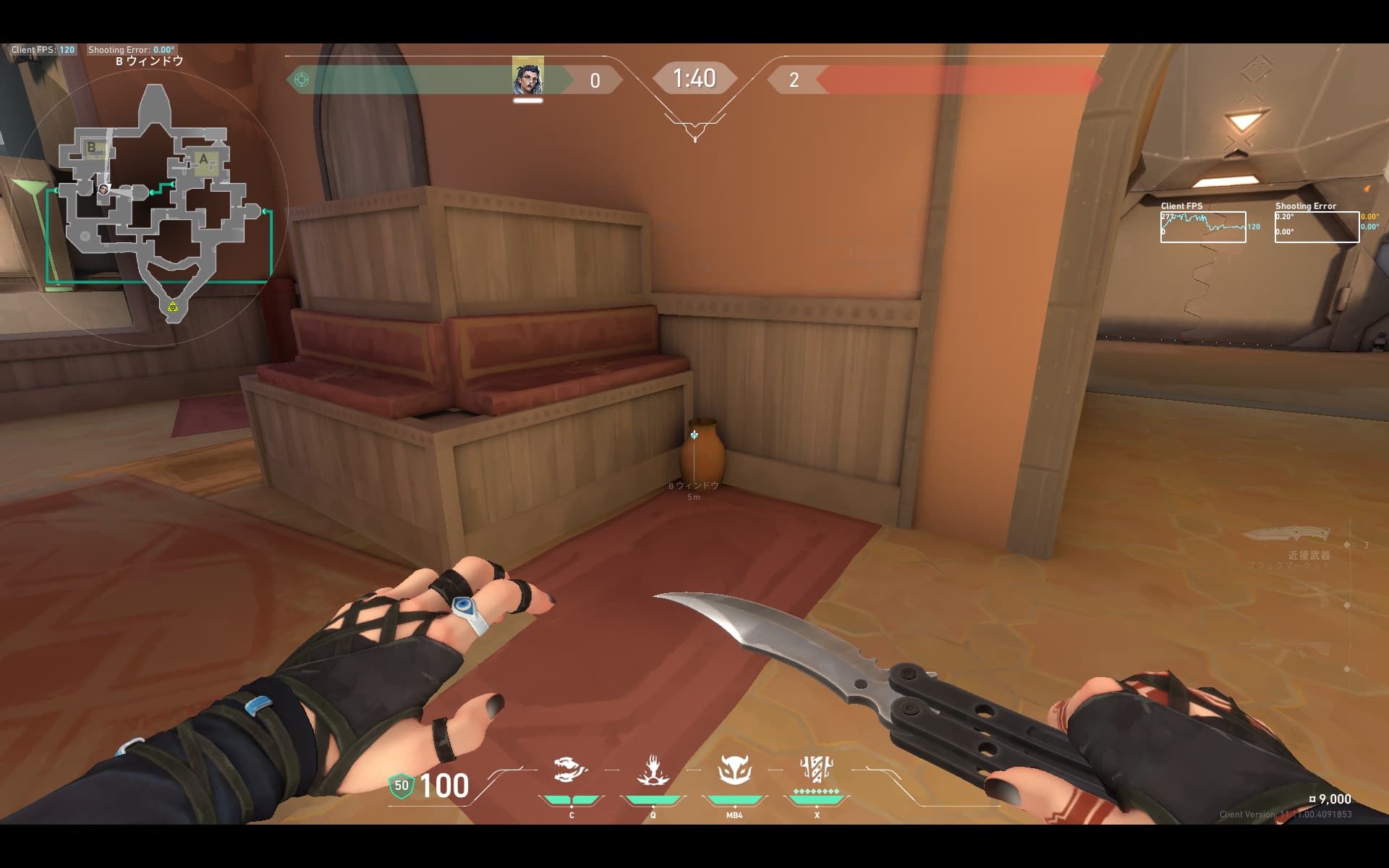Image resolution: width=1389 pixels, height=868 pixels.
Task: Click the yellow spike marker on minimap
Action: point(173,307)
